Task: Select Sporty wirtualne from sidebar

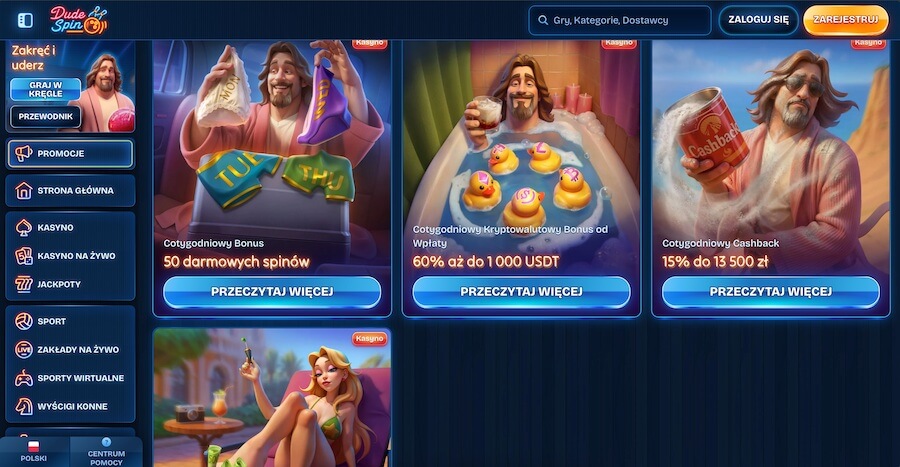Action: pyautogui.click(x=70, y=378)
